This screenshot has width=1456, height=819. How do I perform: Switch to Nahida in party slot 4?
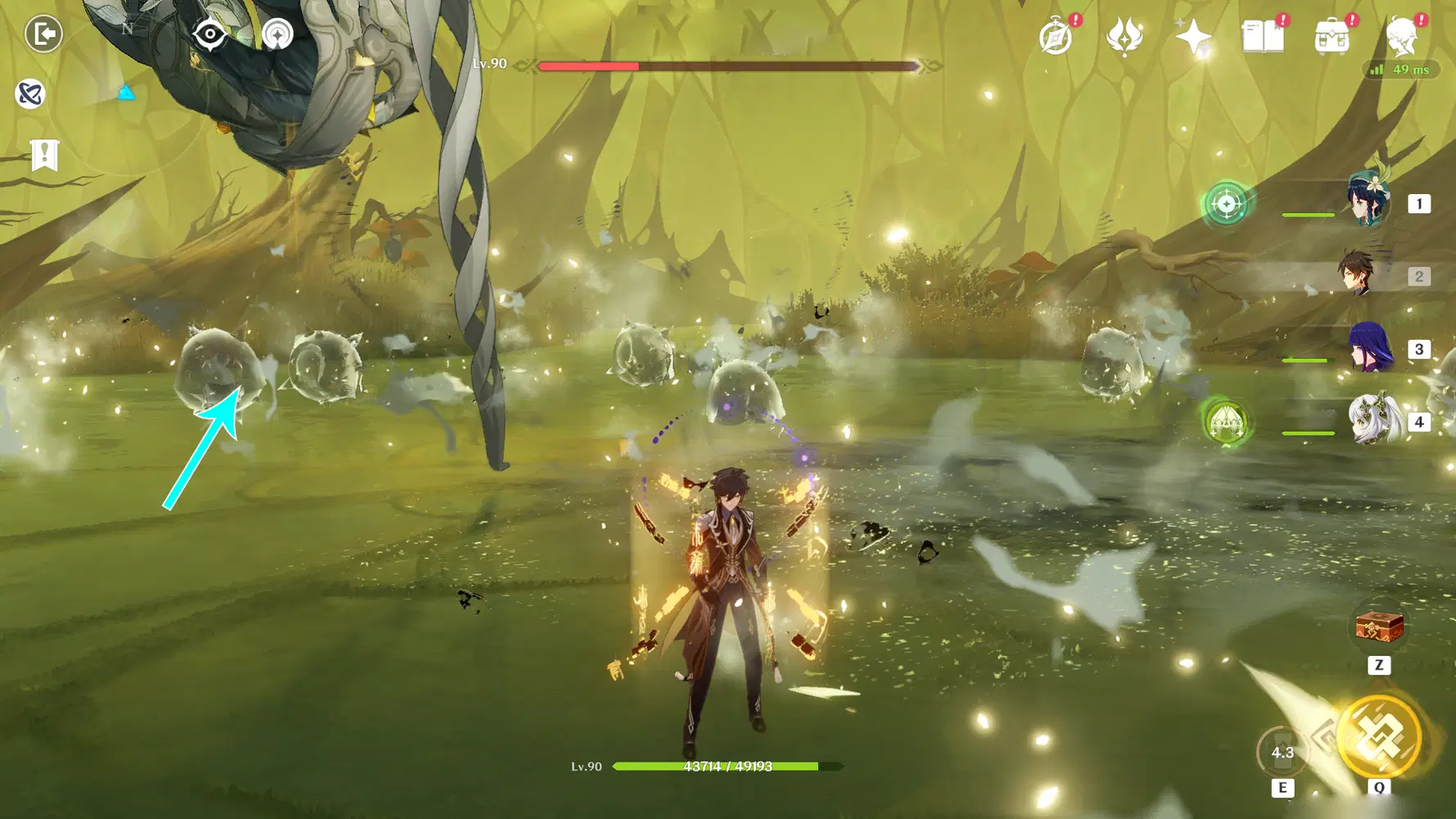(1373, 420)
